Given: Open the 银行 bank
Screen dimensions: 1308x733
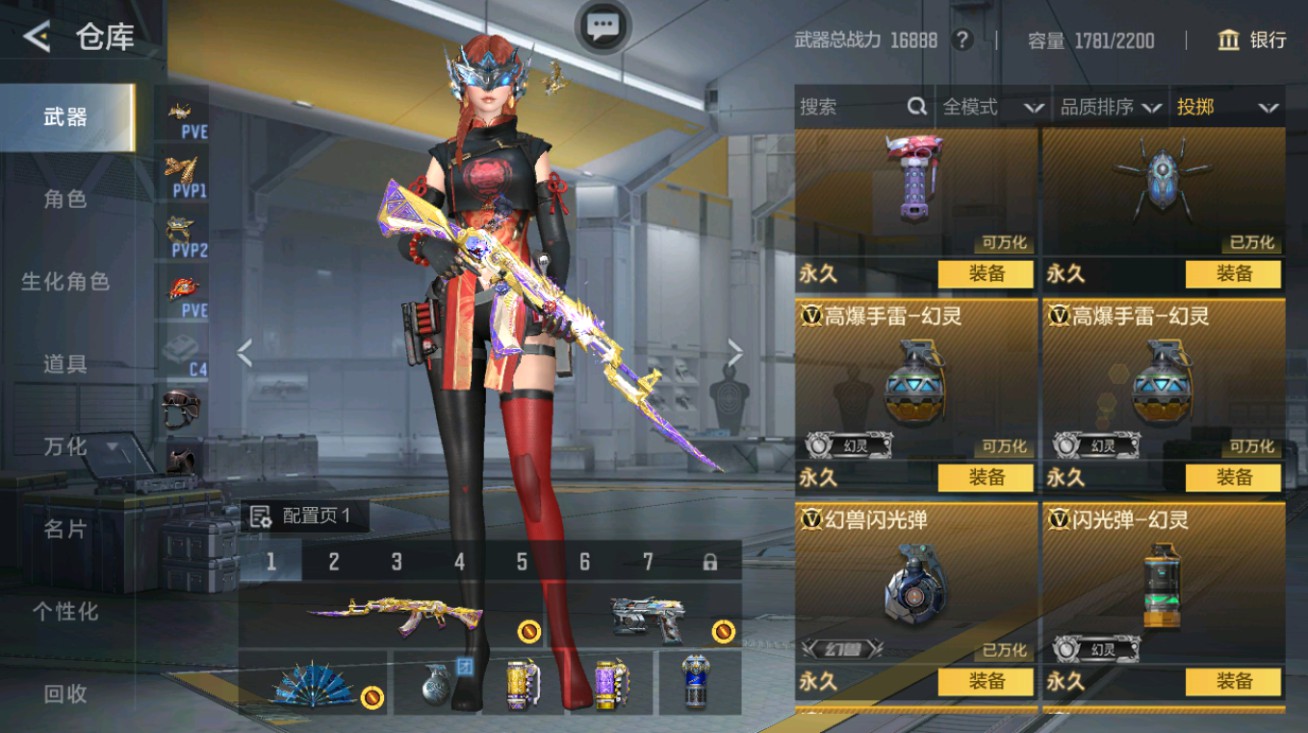Looking at the screenshot, I should tap(1251, 40).
